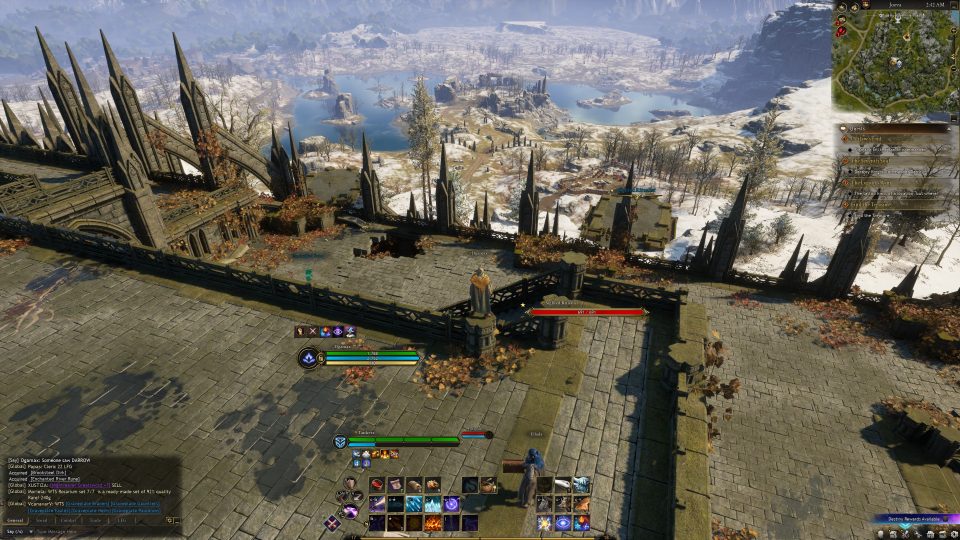Activate the purple swirl spell icon
Screen dimensions: 960x540
452,504
